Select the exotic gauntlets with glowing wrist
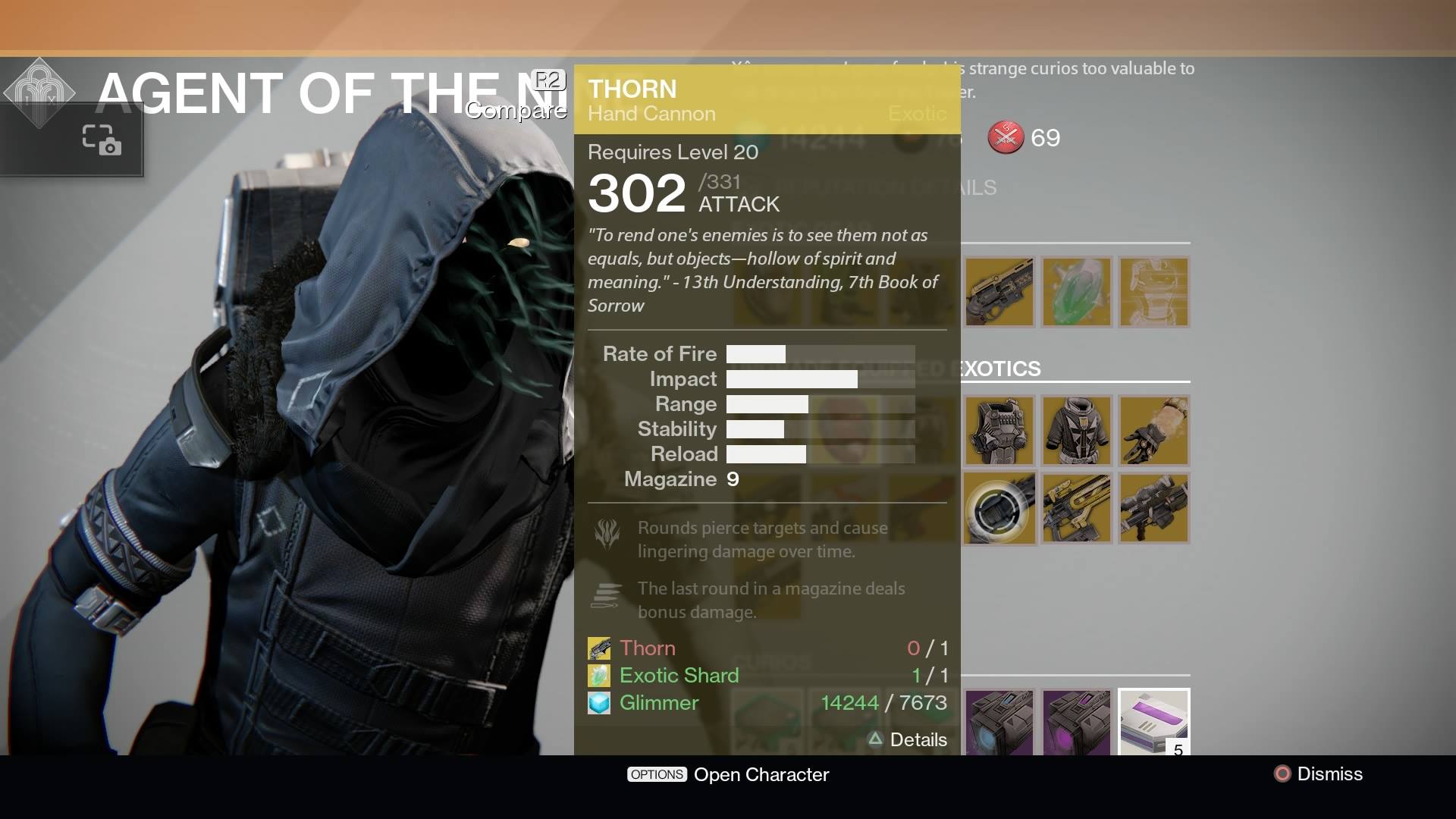Viewport: 1456px width, 819px height. tap(1155, 431)
